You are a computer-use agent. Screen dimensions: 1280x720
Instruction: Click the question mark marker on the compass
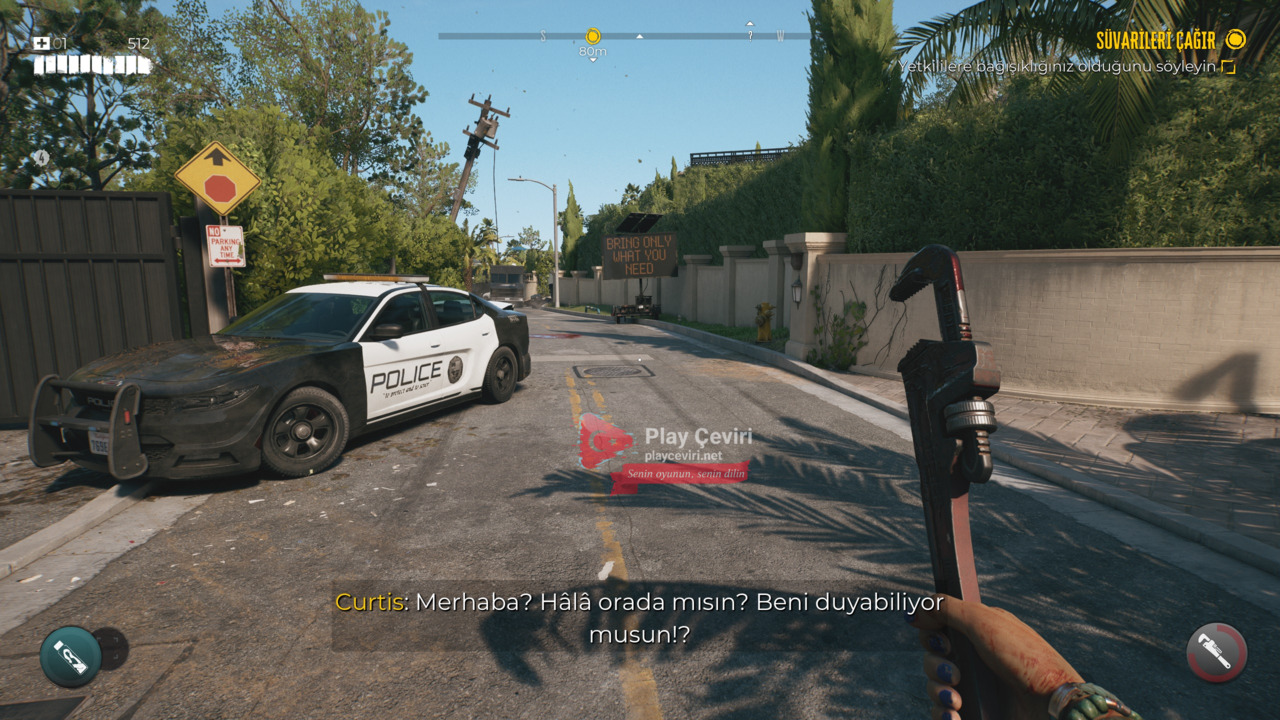click(x=749, y=36)
